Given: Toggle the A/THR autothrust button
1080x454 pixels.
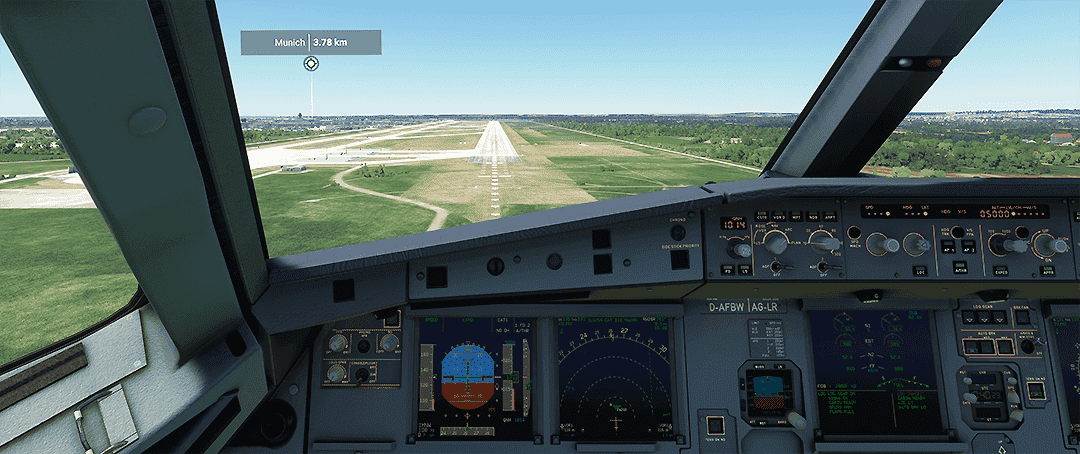Looking at the screenshot, I should pos(958,270).
